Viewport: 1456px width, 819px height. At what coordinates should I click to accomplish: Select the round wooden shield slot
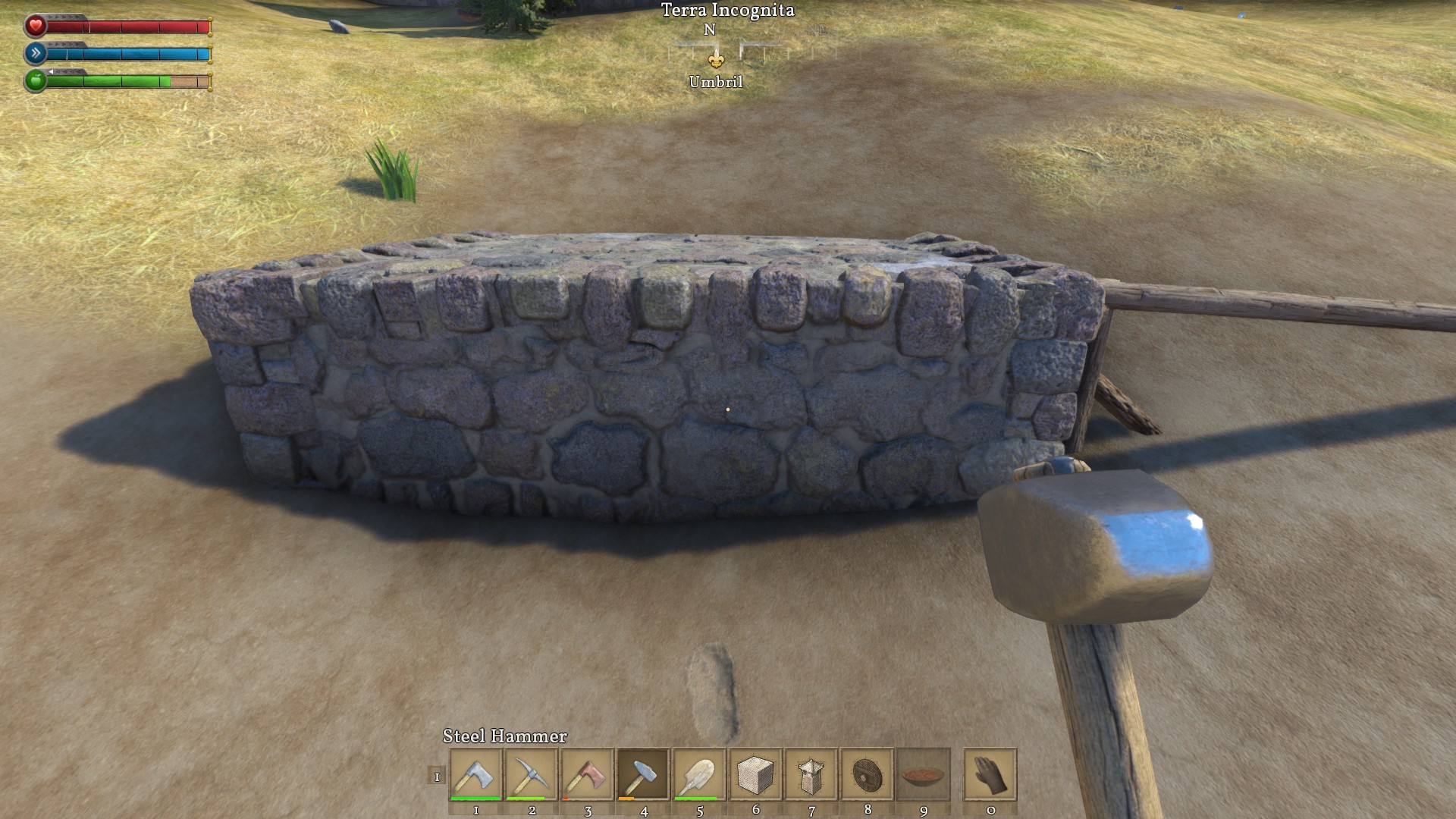(868, 774)
